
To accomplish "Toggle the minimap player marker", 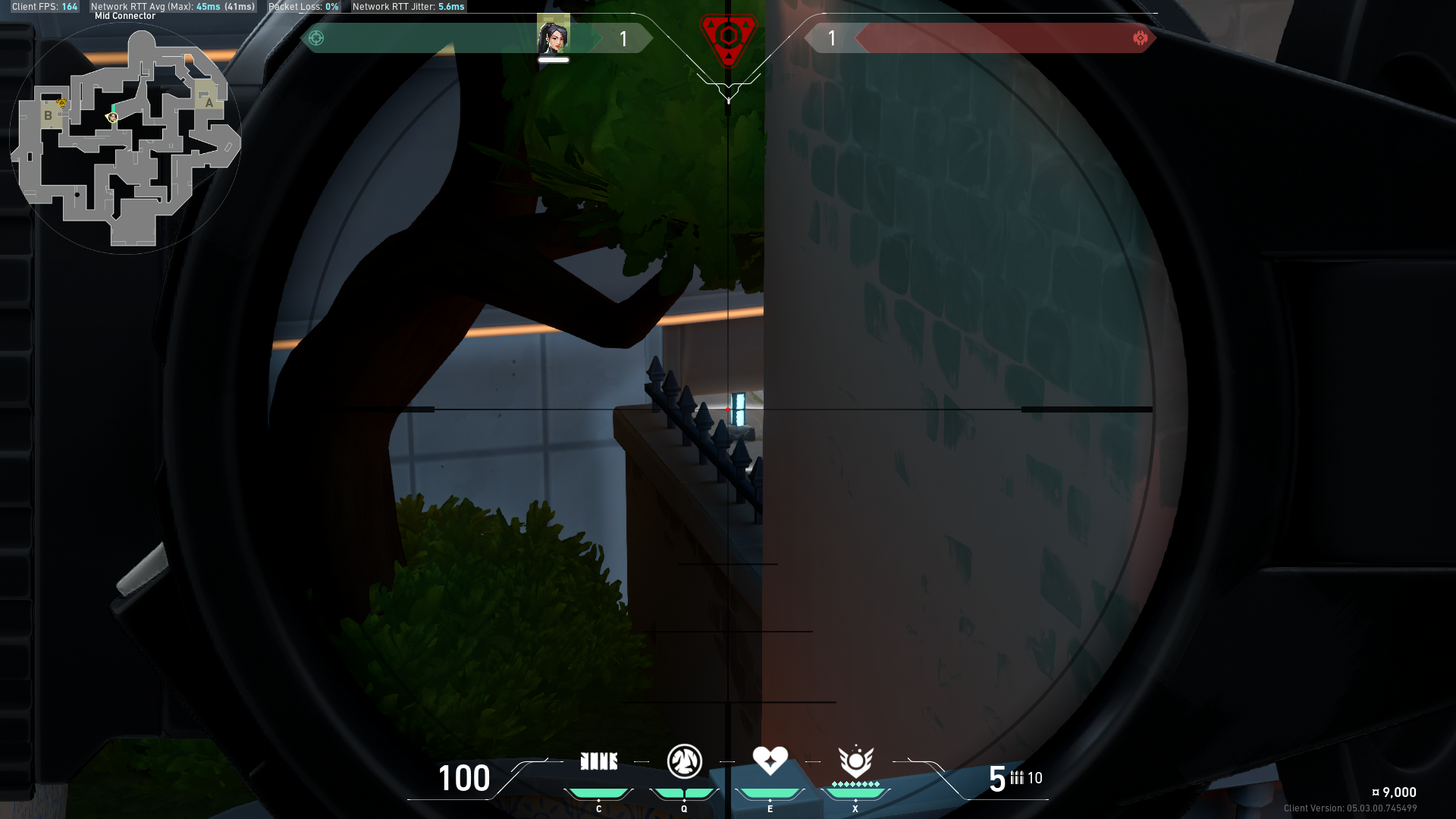I will coord(111,118).
